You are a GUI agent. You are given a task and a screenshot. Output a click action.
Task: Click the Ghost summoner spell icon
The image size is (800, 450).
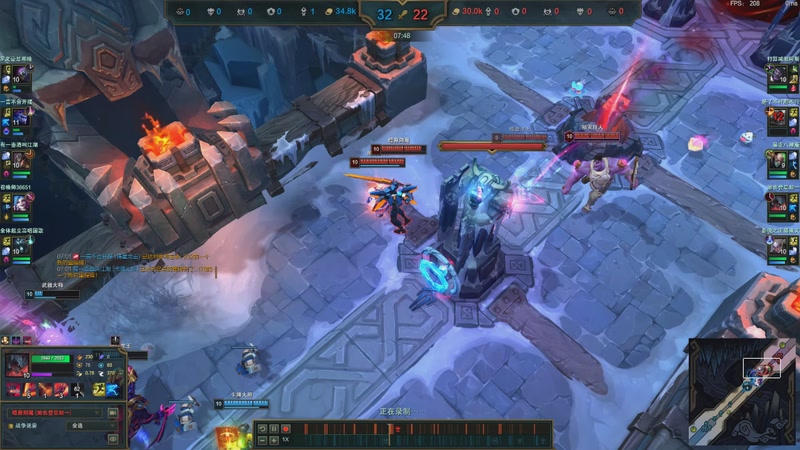tap(113, 389)
